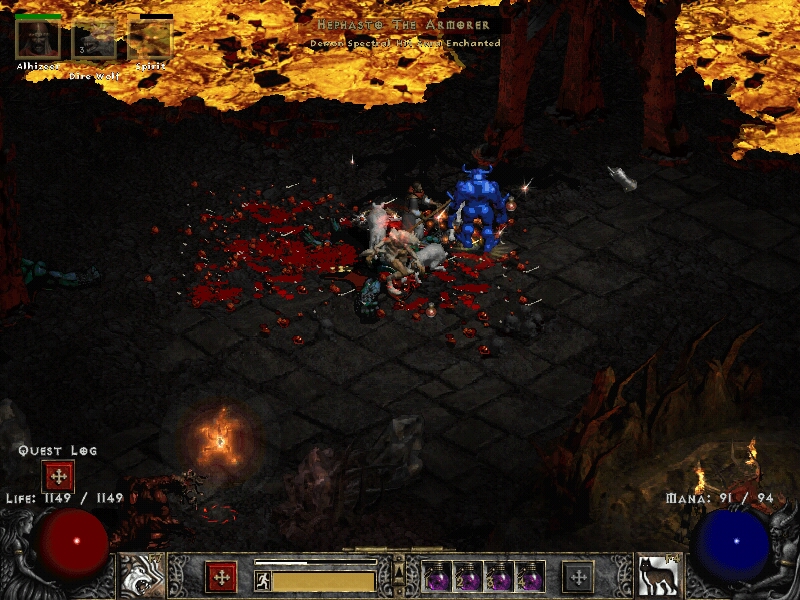Click the greyed new skill points button
The height and width of the screenshot is (600, 800).
click(578, 577)
